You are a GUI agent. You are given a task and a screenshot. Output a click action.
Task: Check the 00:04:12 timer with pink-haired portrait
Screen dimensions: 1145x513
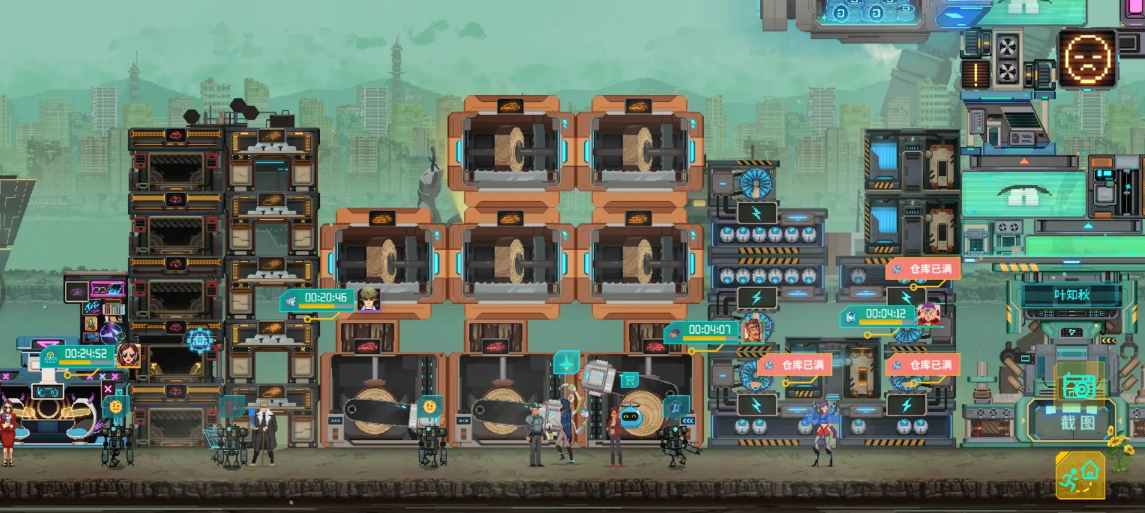886,315
